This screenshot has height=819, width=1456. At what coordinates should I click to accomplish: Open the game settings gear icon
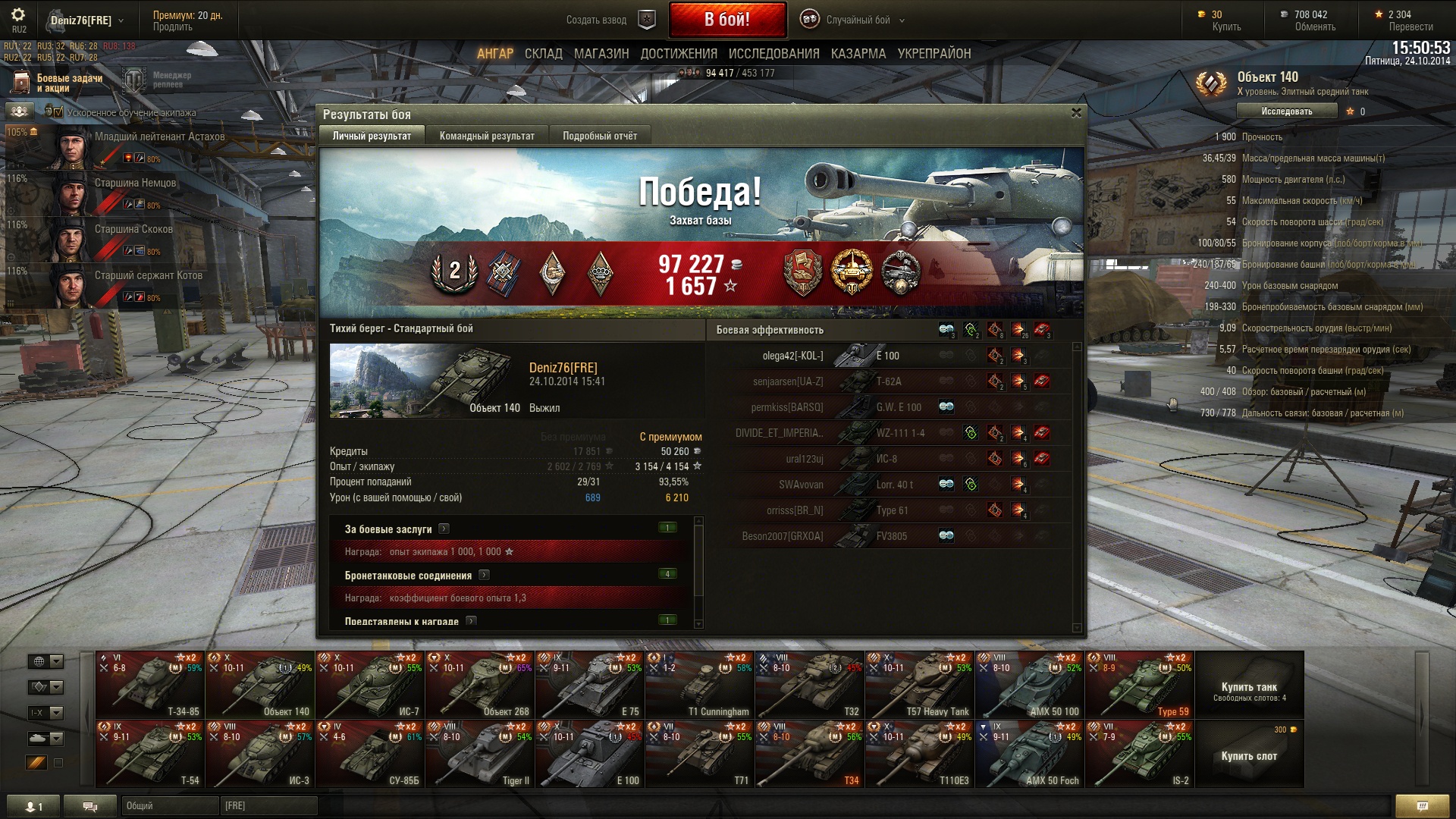18,15
